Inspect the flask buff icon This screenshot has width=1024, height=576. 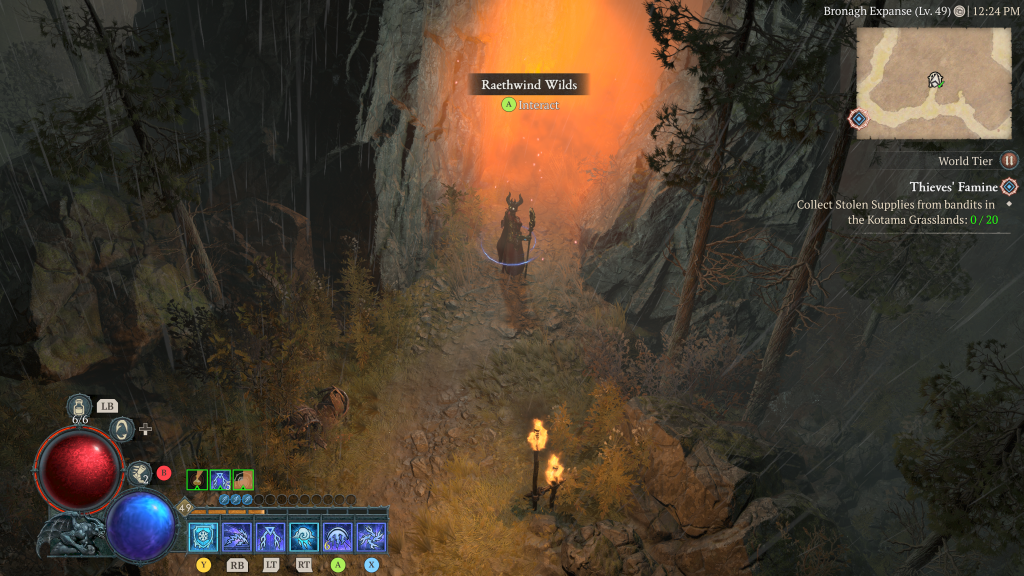click(197, 480)
